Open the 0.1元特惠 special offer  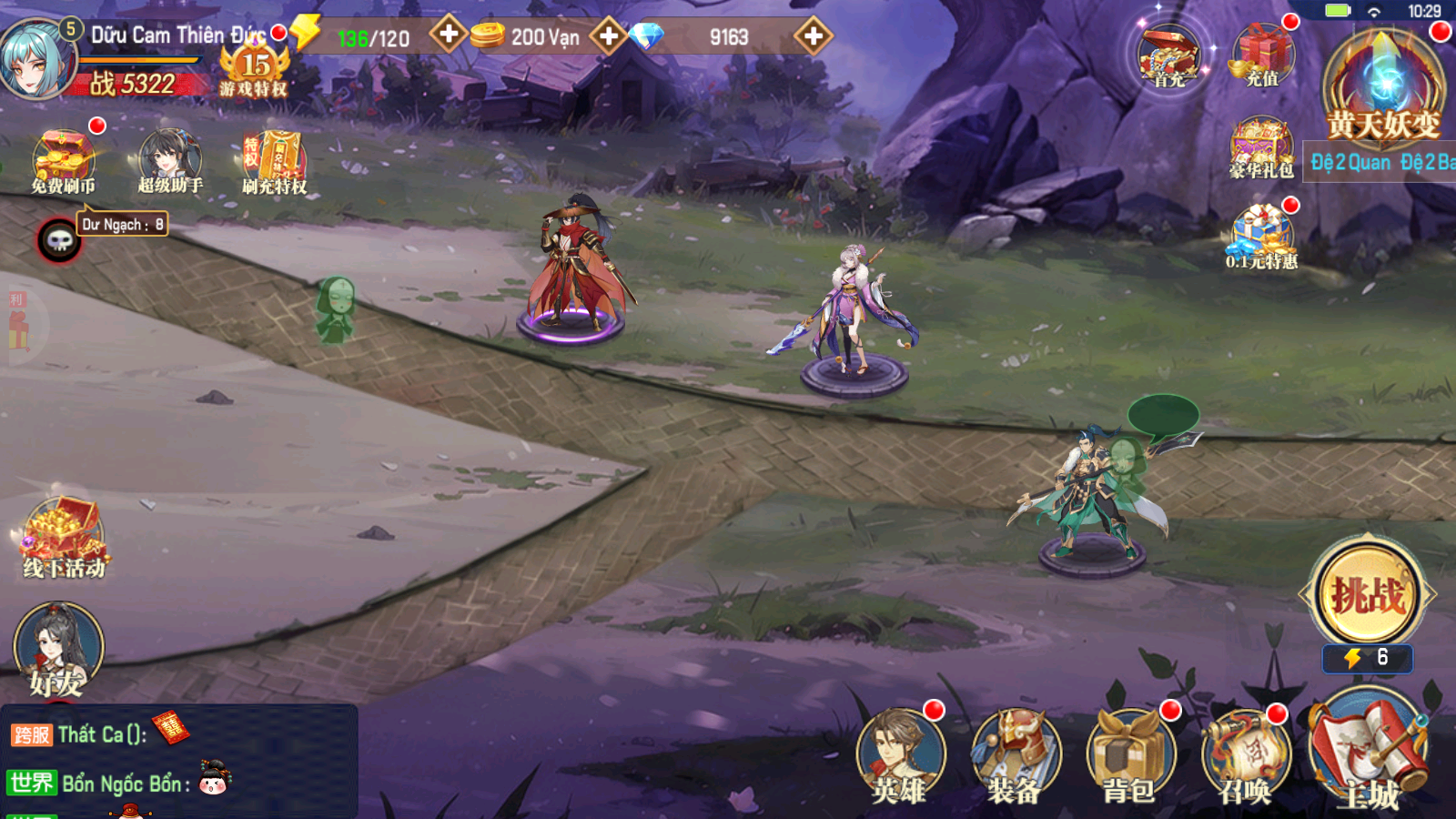pos(1261,237)
